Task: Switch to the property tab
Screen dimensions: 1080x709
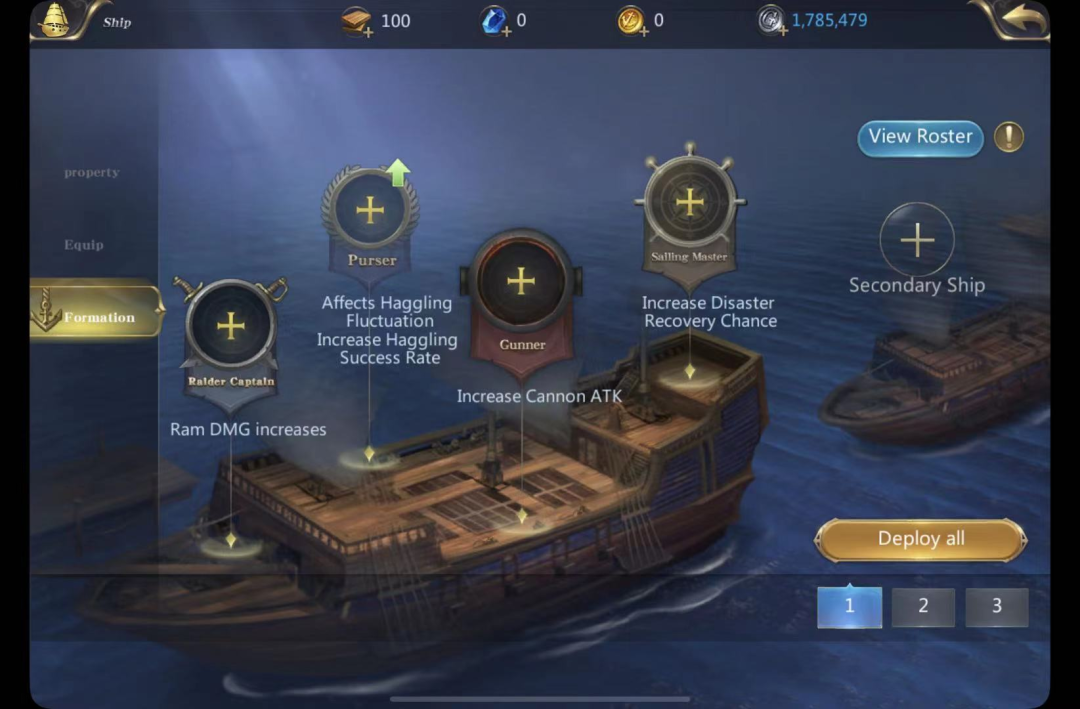Action: pos(92,172)
